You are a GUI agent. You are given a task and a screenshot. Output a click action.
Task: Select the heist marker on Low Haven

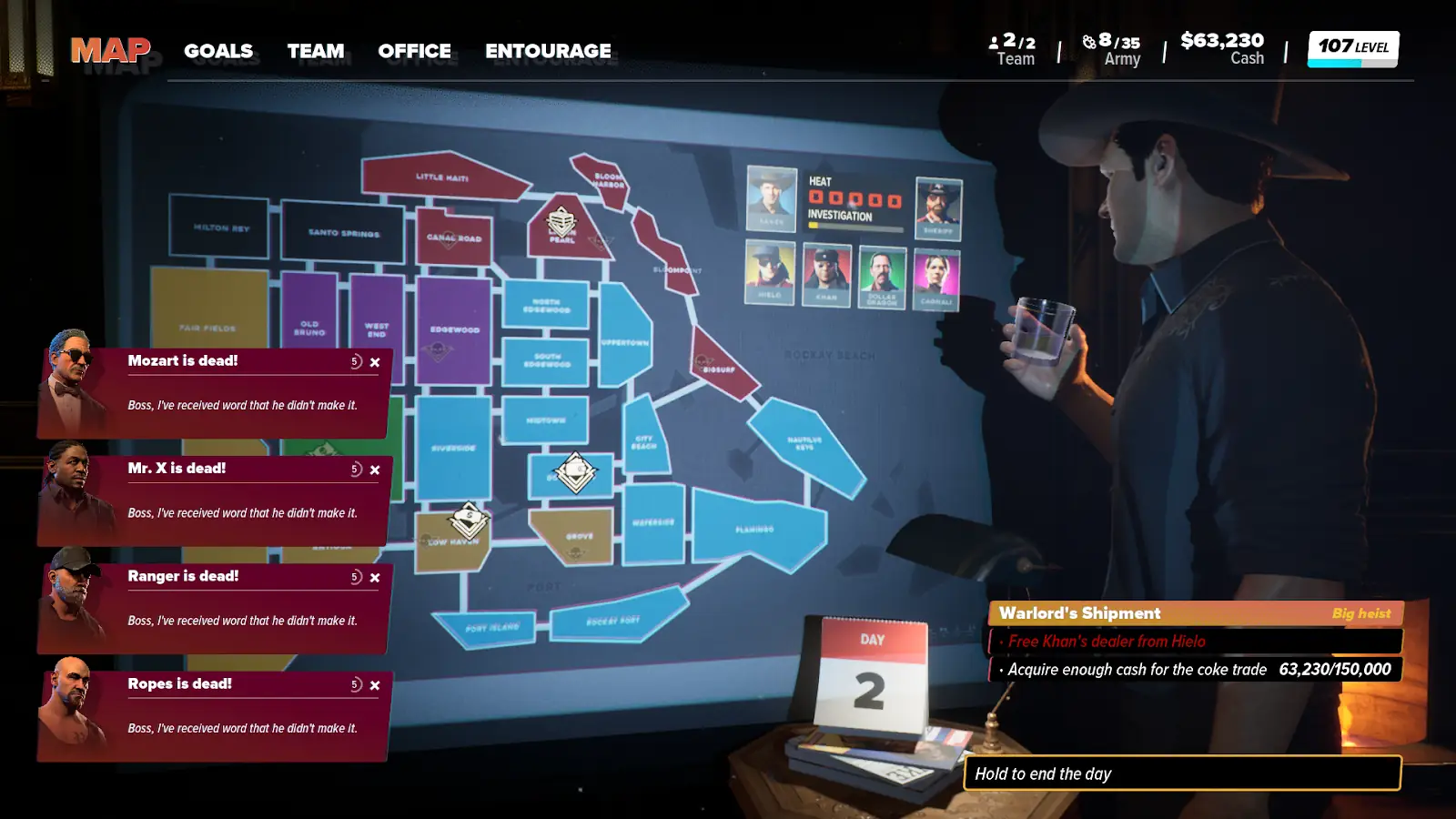[470, 521]
